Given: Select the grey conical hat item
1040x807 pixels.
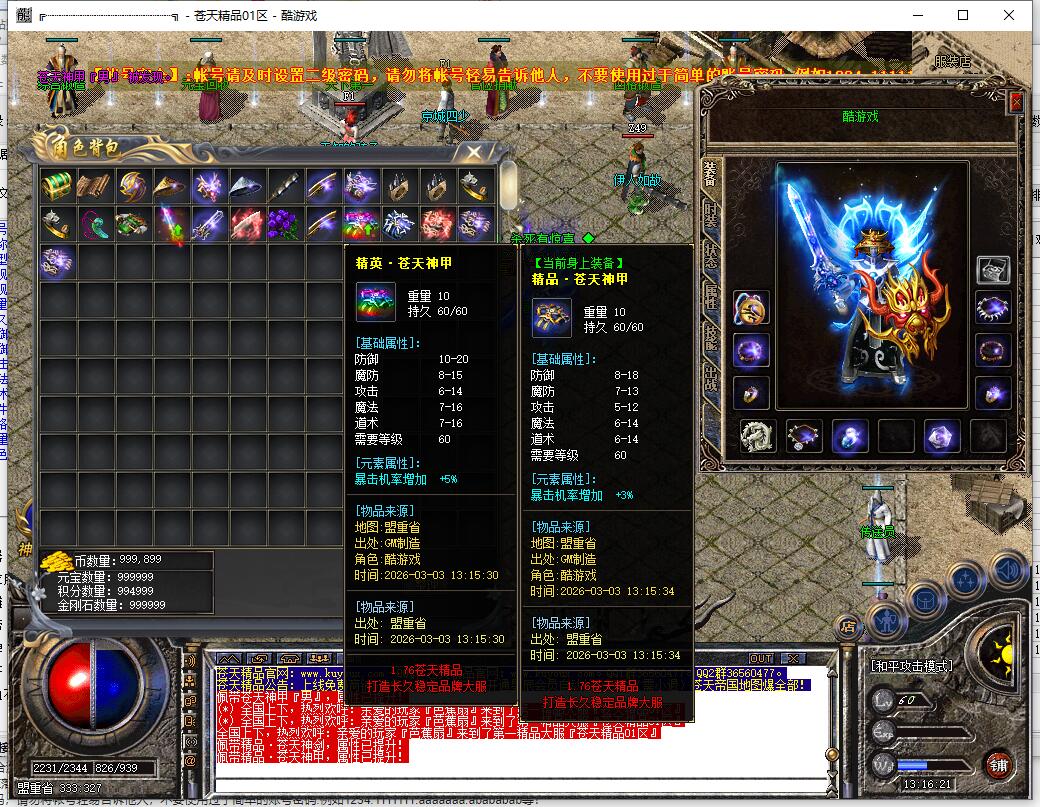Looking at the screenshot, I should pyautogui.click(x=246, y=186).
